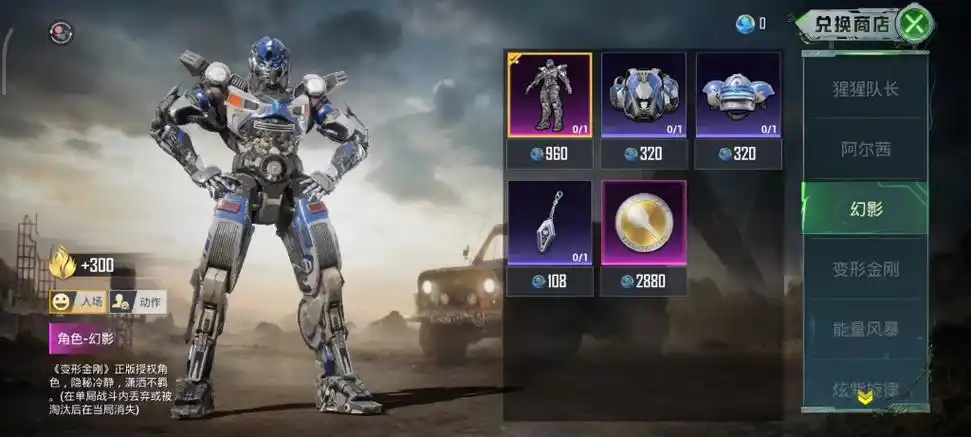
Task: Close the exchange shop with the X
Action: [x=912, y=22]
